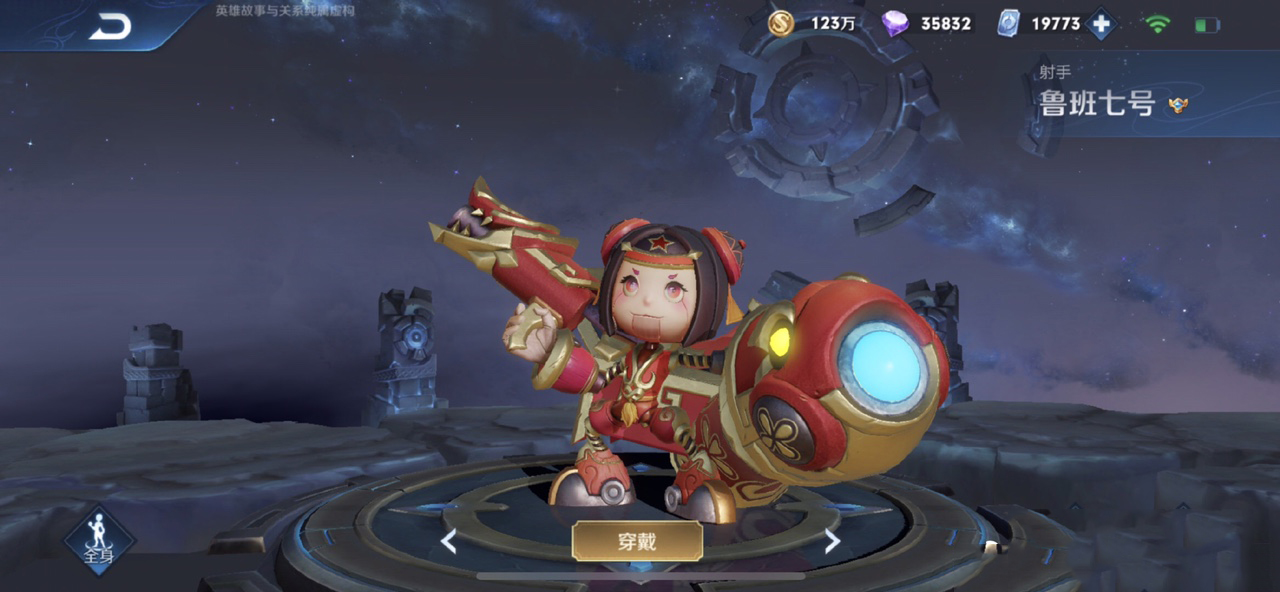This screenshot has height=592, width=1280.
Task: Tap the gold coin currency icon
Action: click(x=781, y=23)
